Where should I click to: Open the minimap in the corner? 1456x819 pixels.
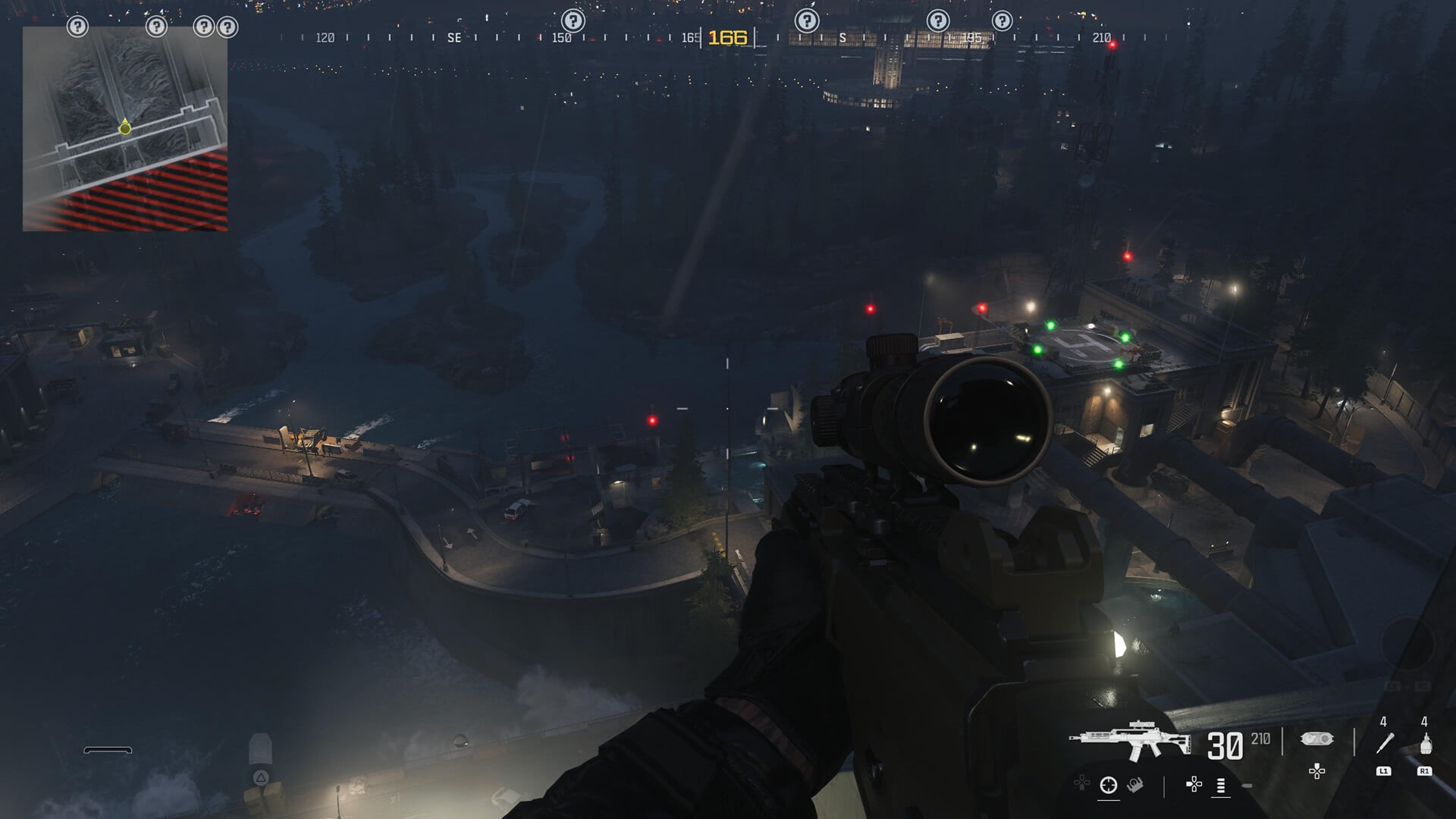click(x=125, y=129)
